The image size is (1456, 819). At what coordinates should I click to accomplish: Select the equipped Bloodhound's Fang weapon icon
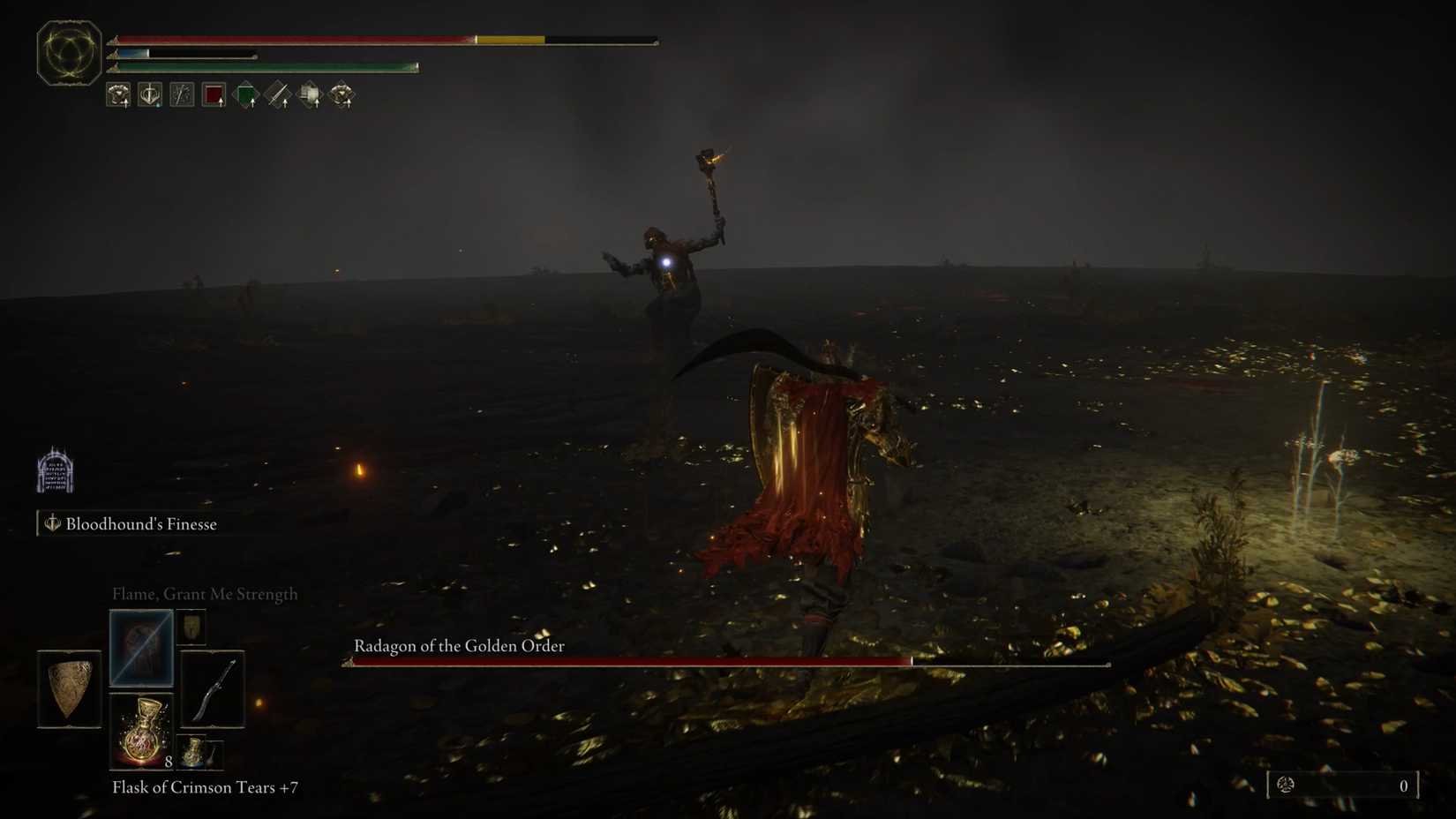tap(211, 689)
